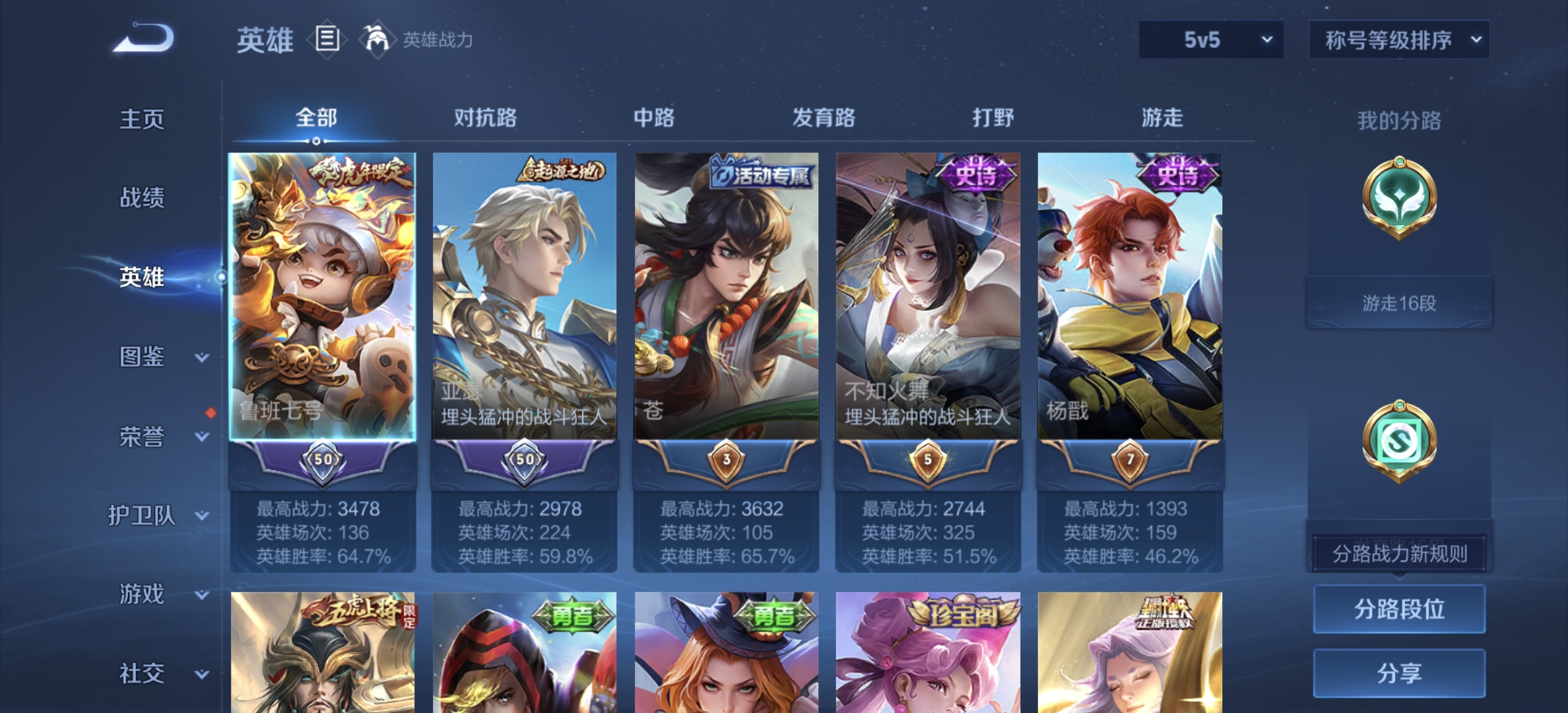1568x713 pixels.
Task: Switch to the 发育路 tab
Action: 824,118
